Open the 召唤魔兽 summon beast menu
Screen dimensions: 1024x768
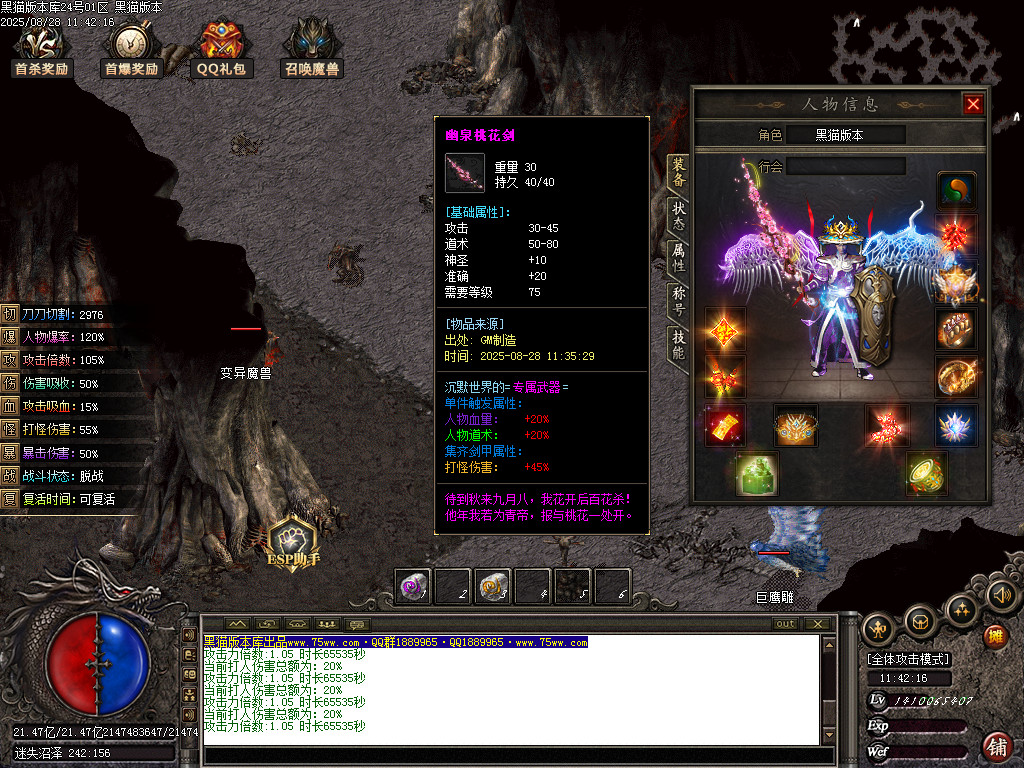(311, 48)
